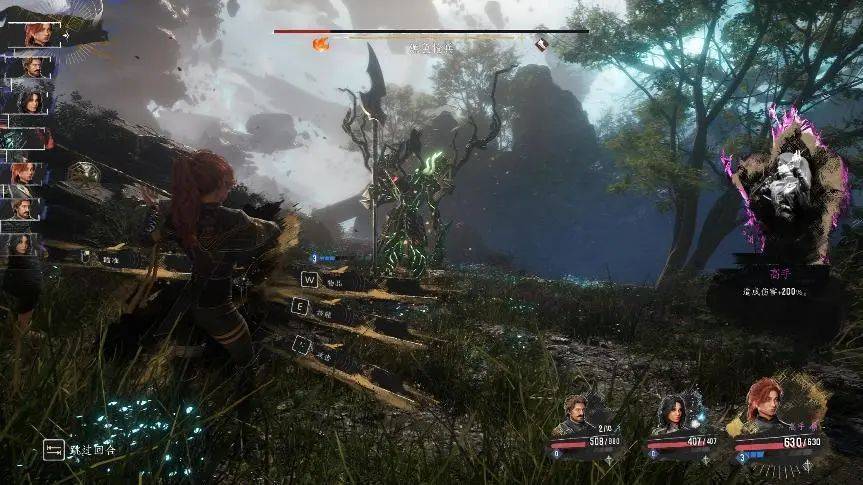863x485 pixels.
Task: Click 跳过回合 to skip the turn
Action: [x=85, y=451]
